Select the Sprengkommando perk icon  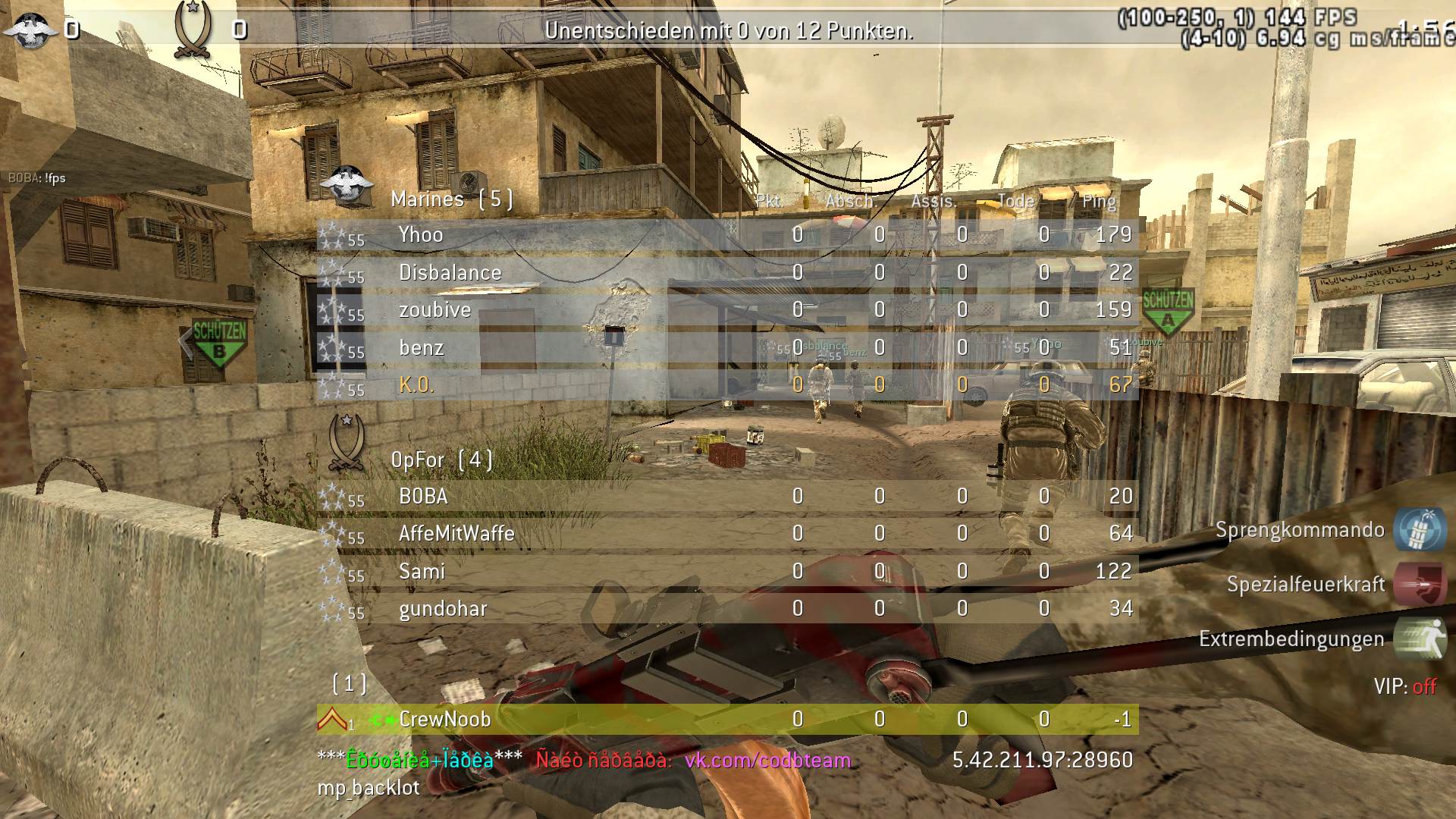coord(1419,529)
